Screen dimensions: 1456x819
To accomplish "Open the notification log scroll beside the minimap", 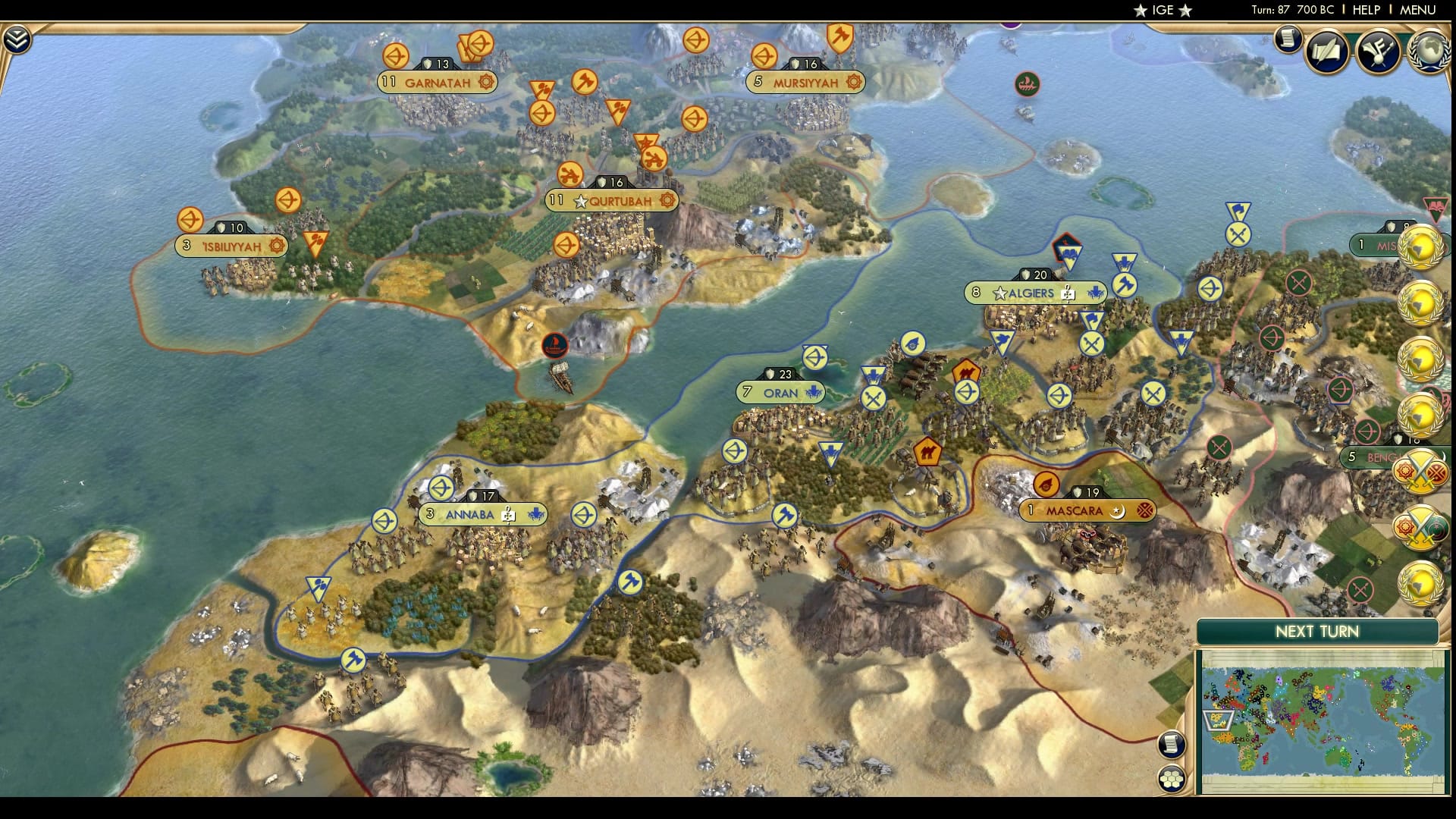I will [x=1171, y=744].
